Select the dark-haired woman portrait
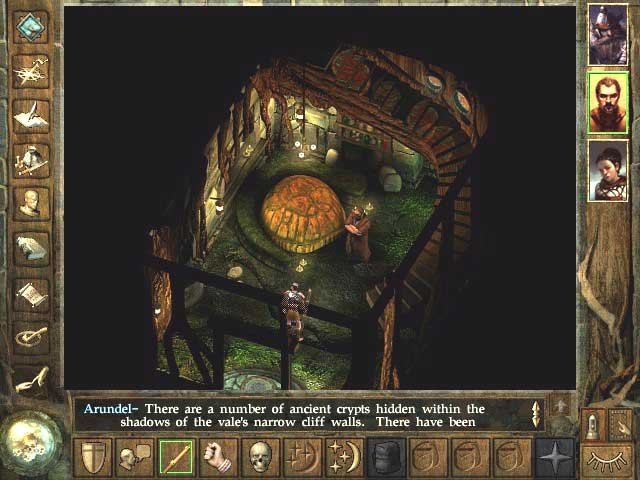Screen dimensions: 640x480 point(607,169)
